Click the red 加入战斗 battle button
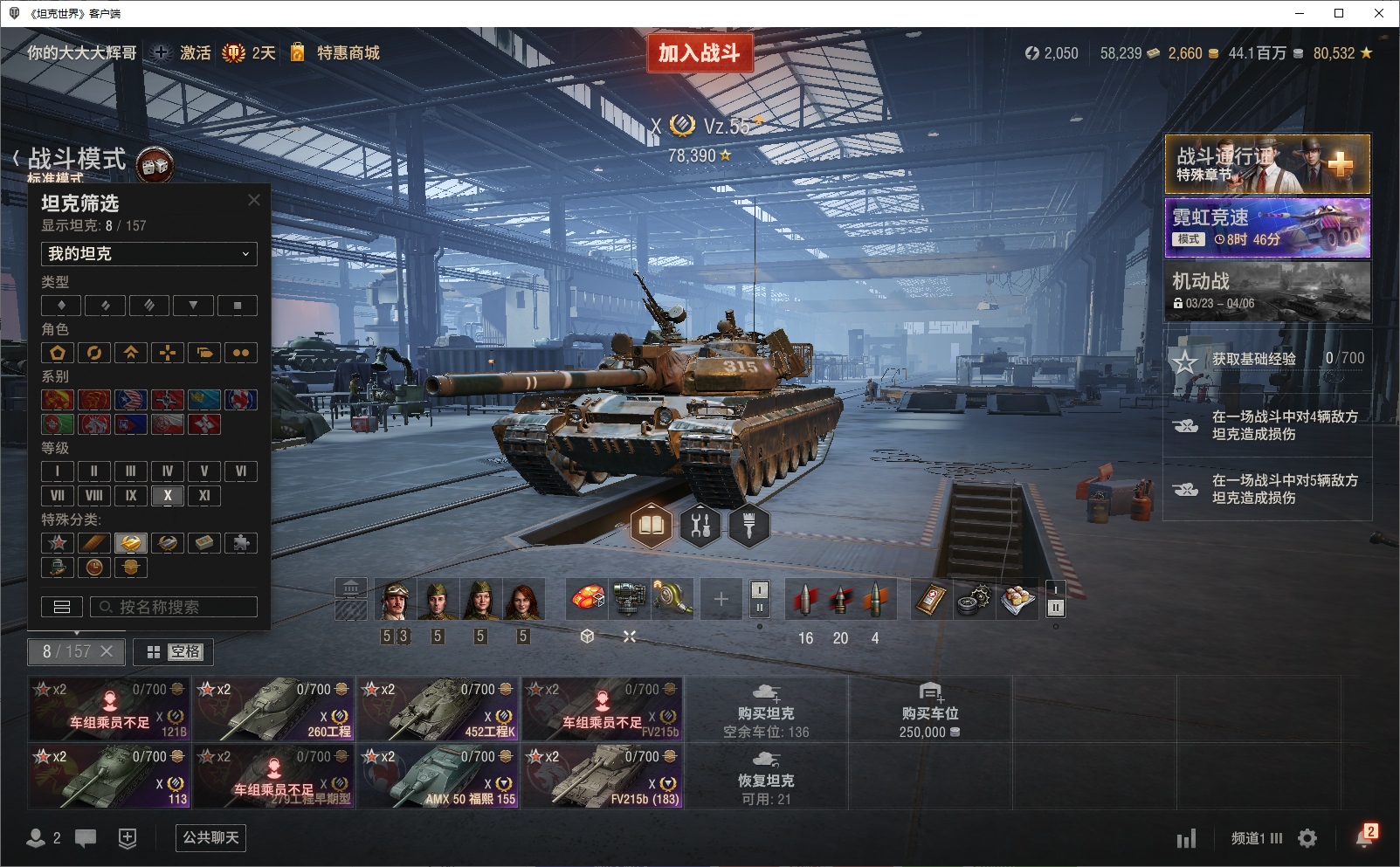 click(x=700, y=53)
